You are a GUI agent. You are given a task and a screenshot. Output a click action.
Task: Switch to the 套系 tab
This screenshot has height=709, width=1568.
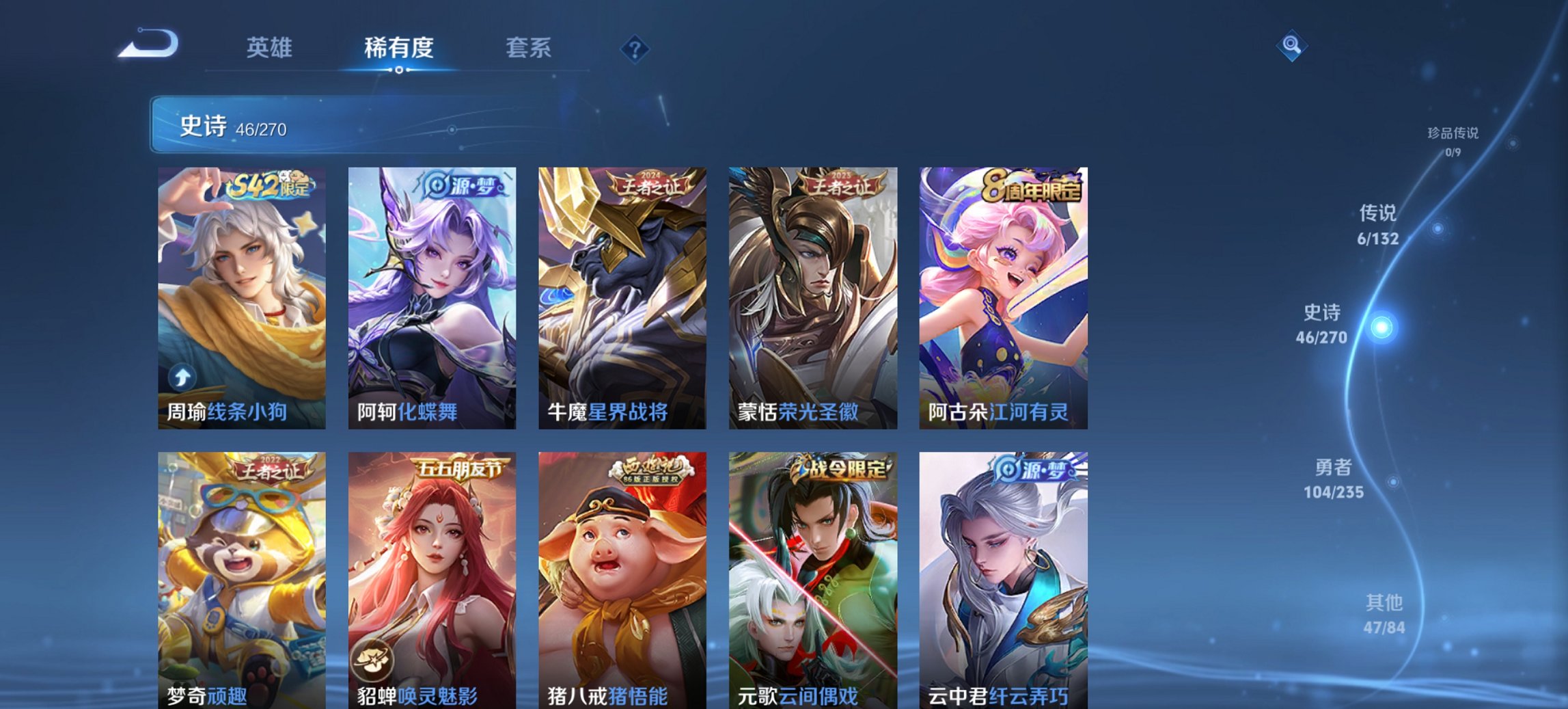528,48
